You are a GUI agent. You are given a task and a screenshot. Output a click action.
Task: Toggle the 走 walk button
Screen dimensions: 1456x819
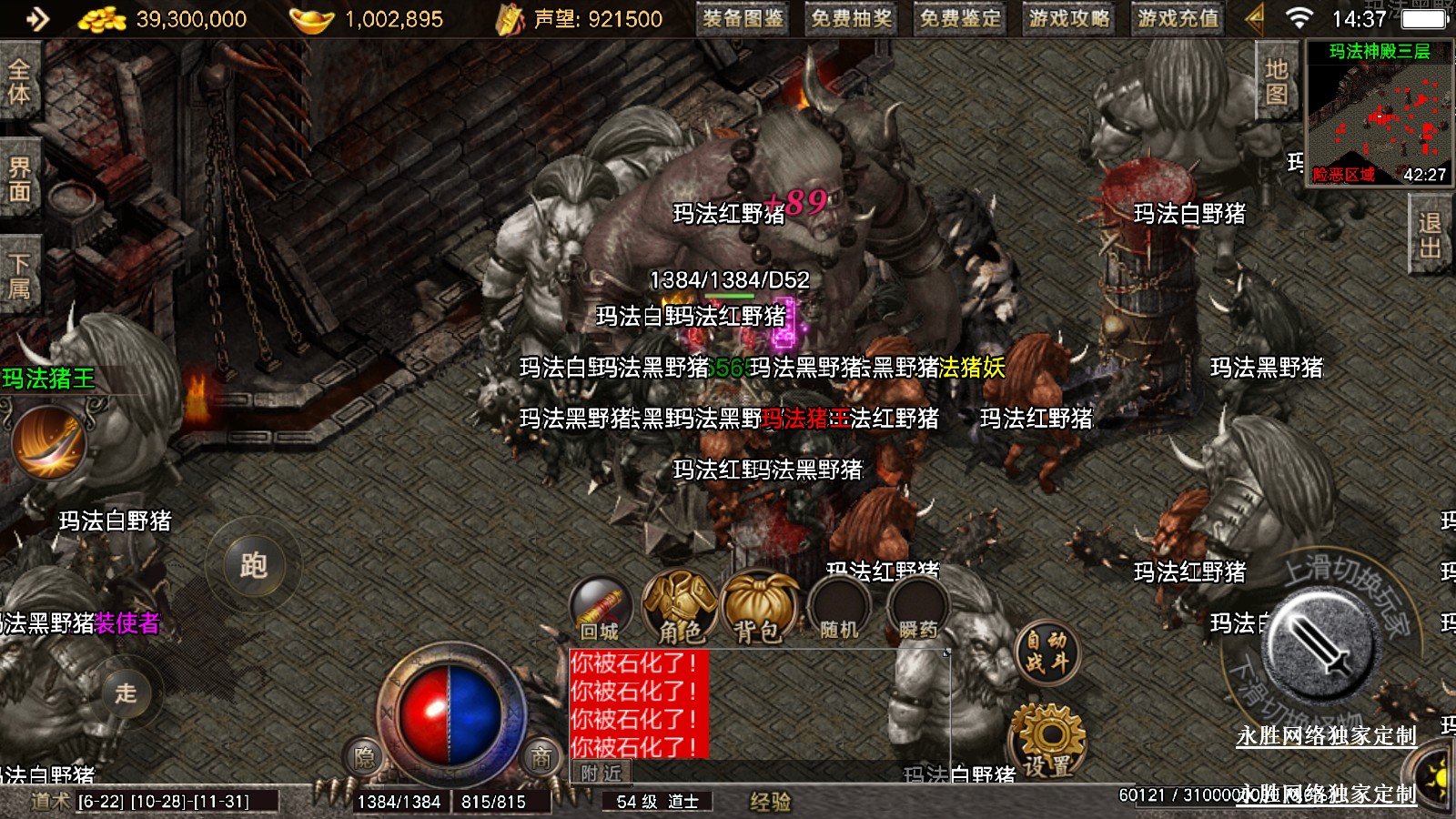pyautogui.click(x=126, y=693)
